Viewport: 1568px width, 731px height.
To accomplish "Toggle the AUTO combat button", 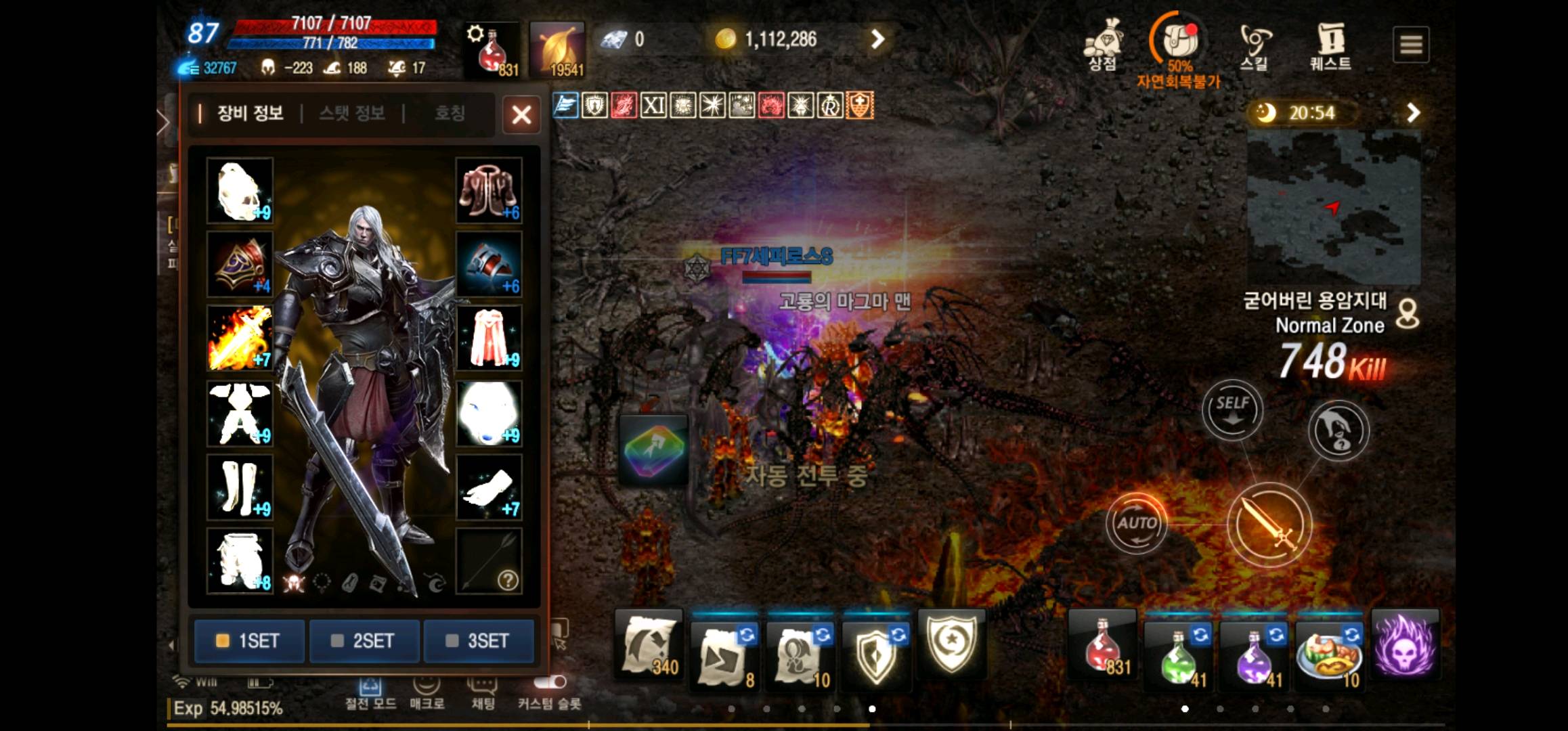I will [x=1137, y=523].
